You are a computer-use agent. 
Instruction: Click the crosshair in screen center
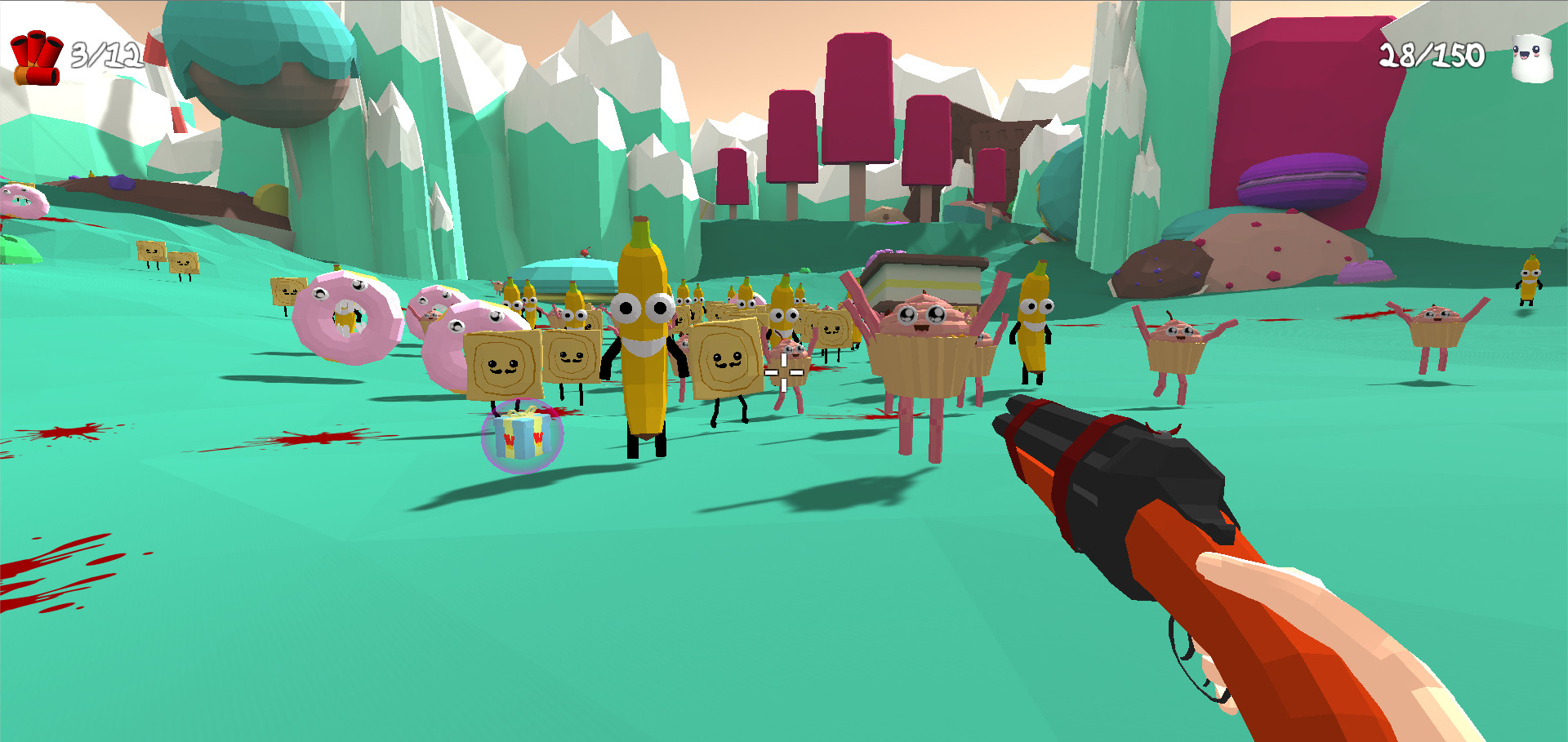(x=783, y=371)
